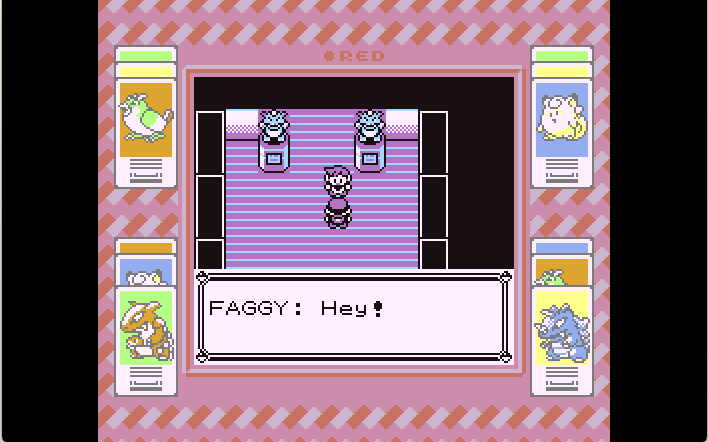Choose the Kangaskhan card on green background
The height and width of the screenshot is (442, 708).
click(x=146, y=327)
